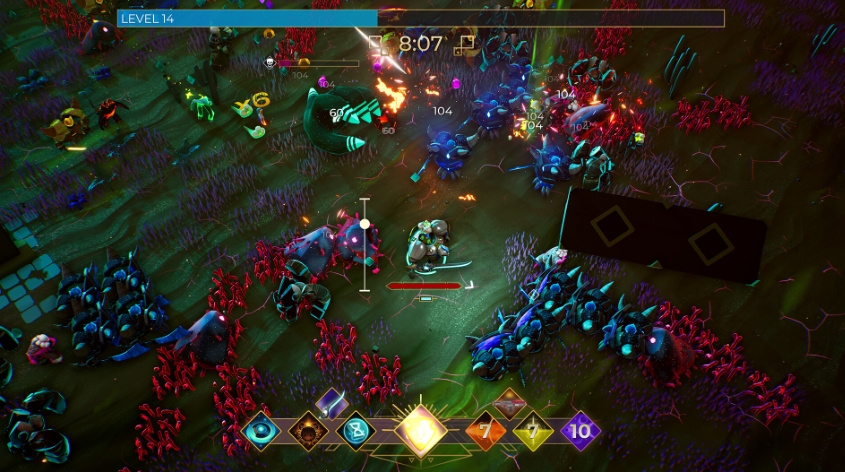Activate the cyan eye ability icon
845x472 pixels.
pos(260,431)
